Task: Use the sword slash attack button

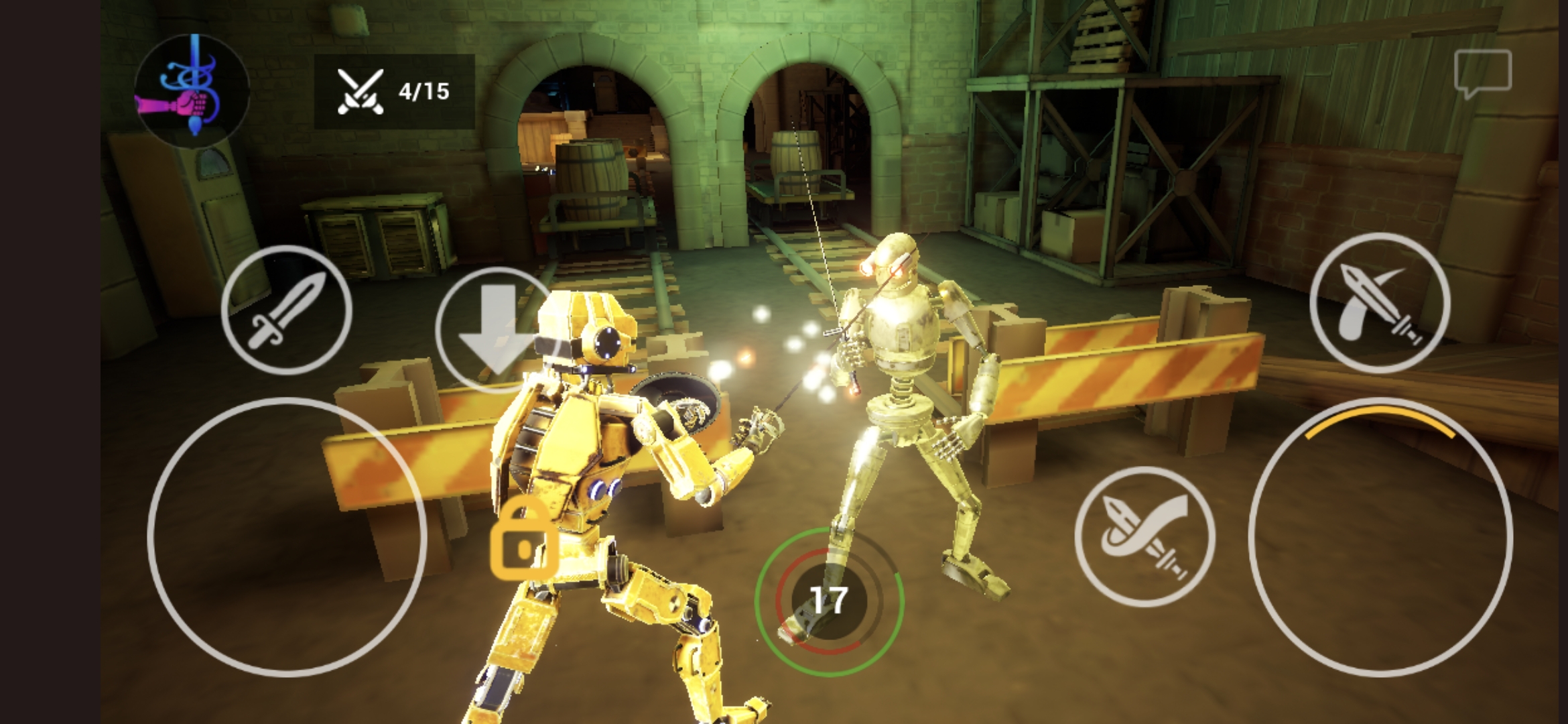Action: tap(1380, 302)
